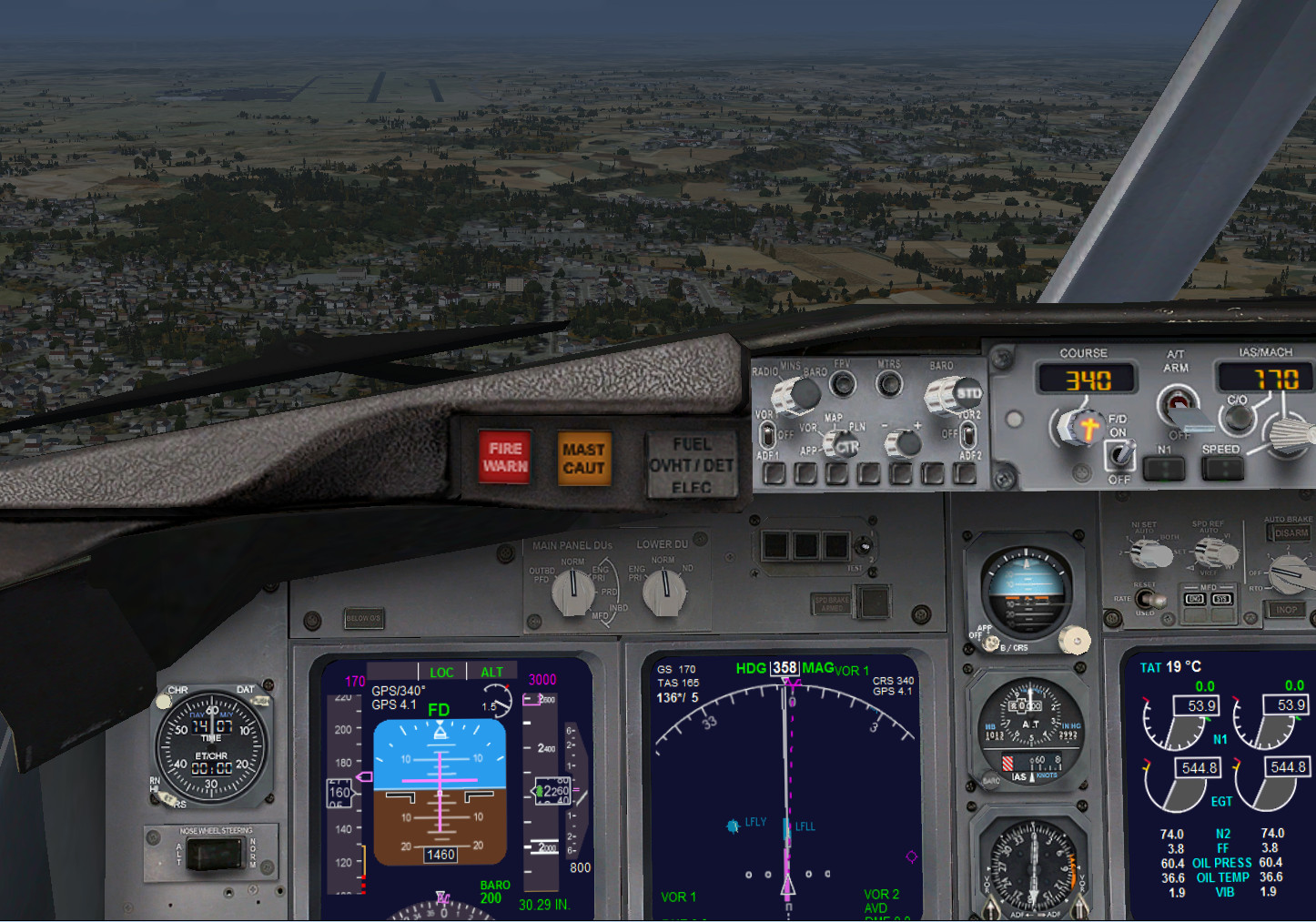The height and width of the screenshot is (922, 1316).
Task: Reset the amber MAST CAUT light
Action: pos(583,459)
